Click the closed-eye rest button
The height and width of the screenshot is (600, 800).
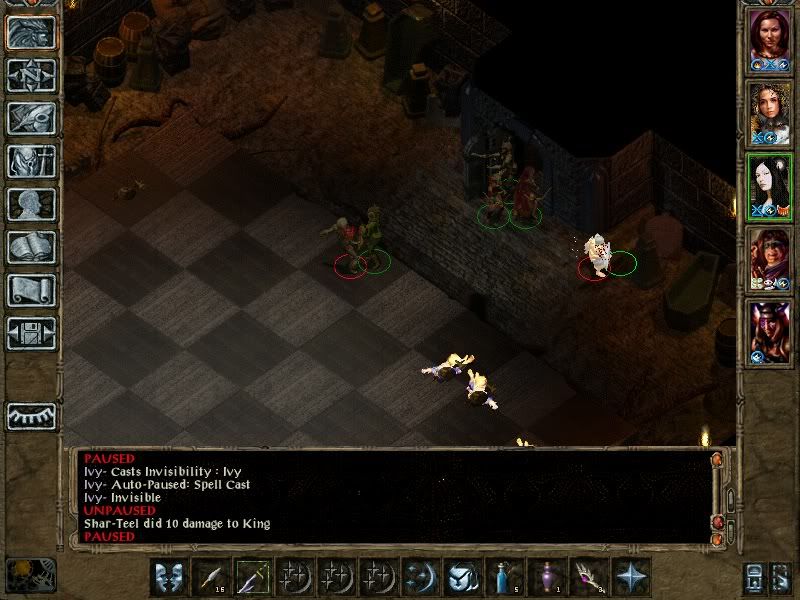pyautogui.click(x=31, y=416)
